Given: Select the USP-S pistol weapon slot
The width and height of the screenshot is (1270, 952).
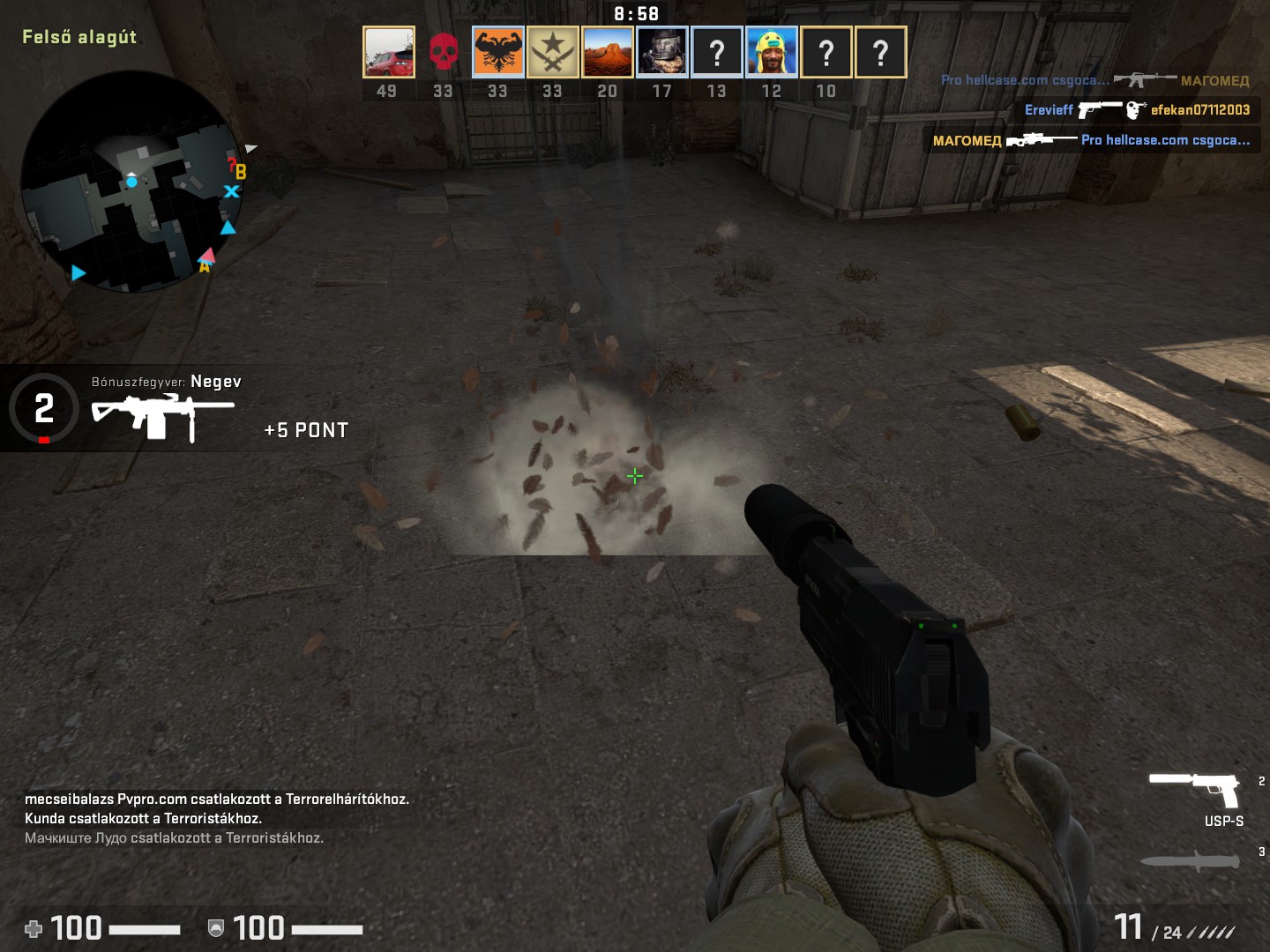Looking at the screenshot, I should [x=1197, y=790].
